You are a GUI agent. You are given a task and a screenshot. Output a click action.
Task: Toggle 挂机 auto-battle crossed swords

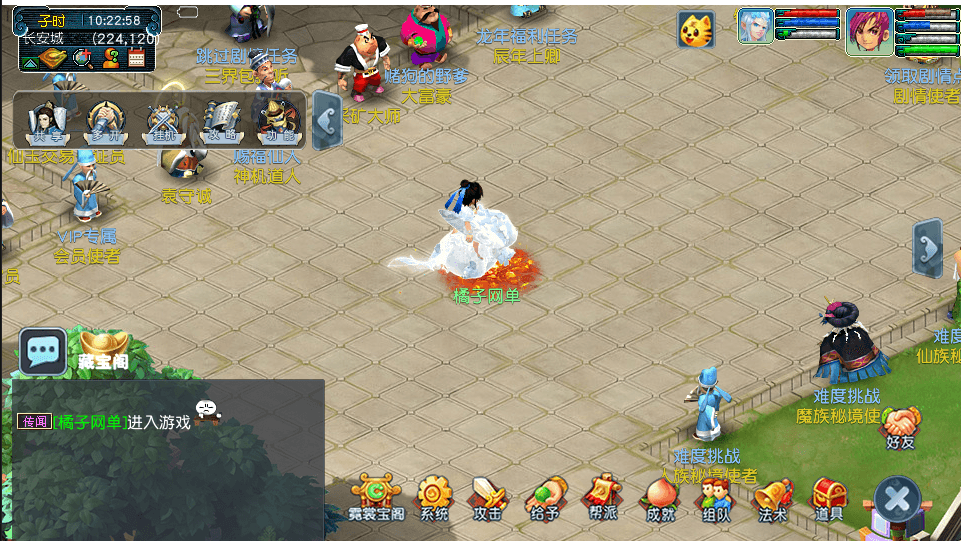click(x=162, y=122)
